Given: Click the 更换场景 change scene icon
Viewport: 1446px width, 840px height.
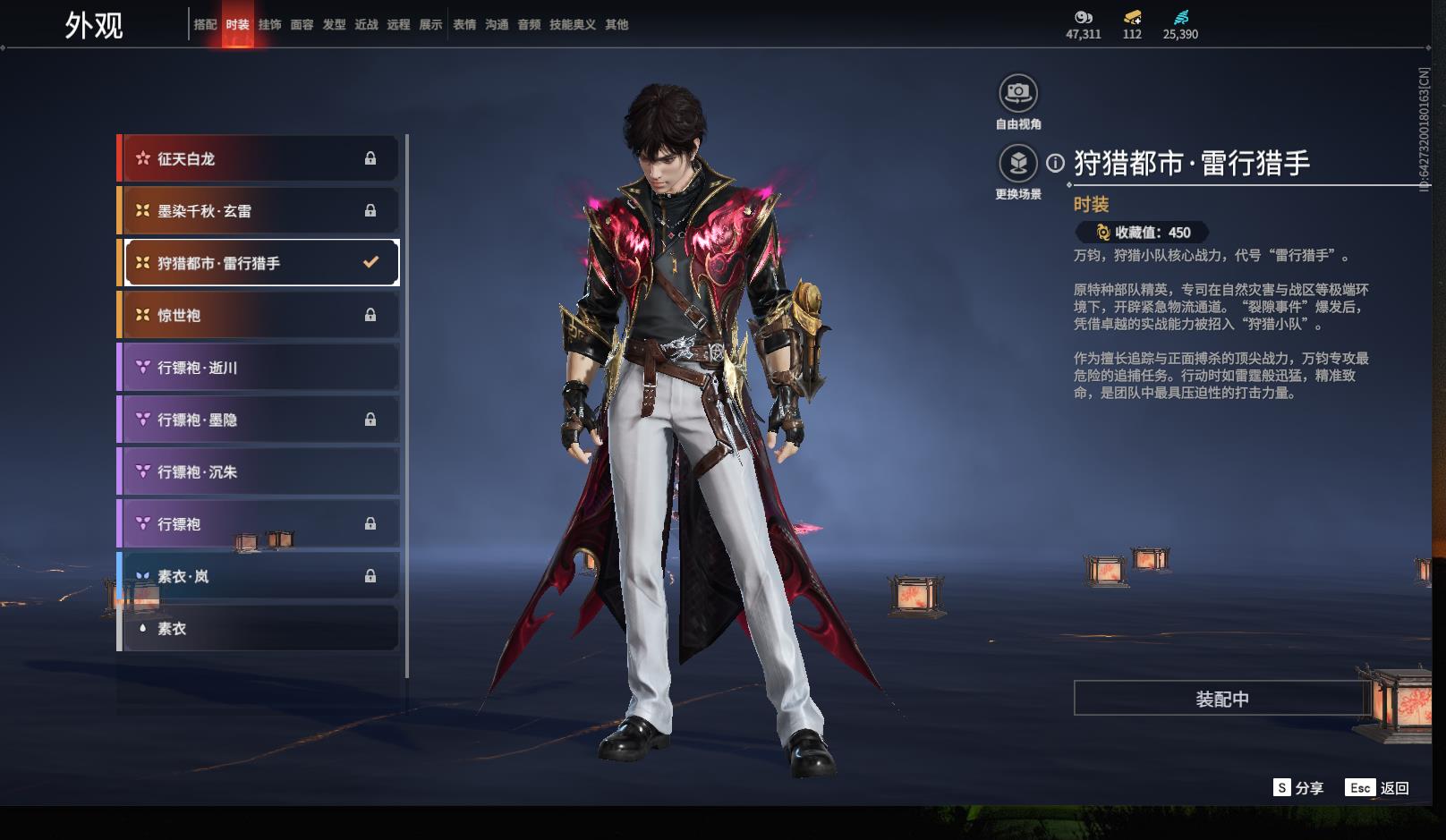Looking at the screenshot, I should tap(1018, 164).
